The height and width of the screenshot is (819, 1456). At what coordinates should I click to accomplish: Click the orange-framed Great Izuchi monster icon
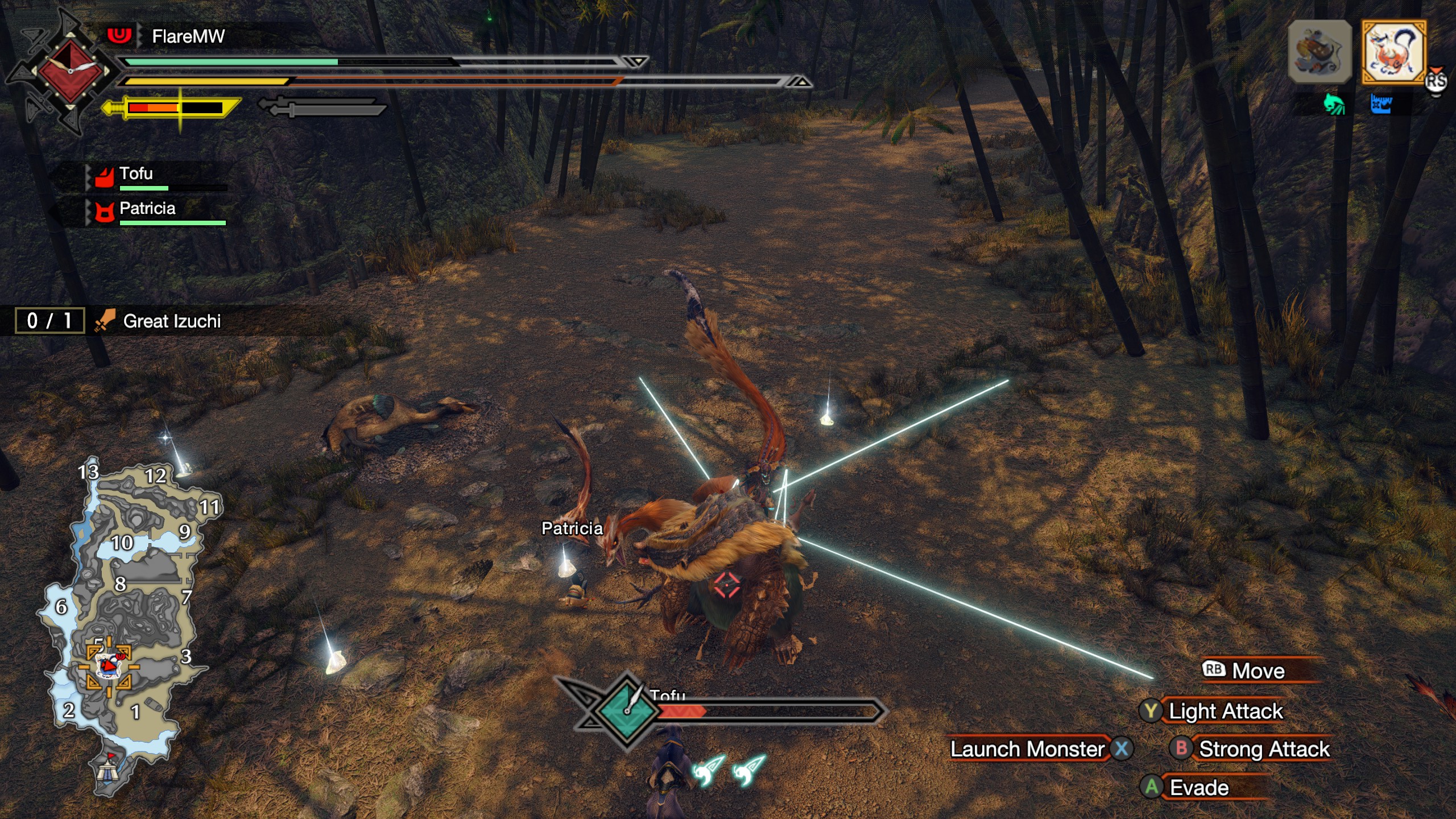[1393, 53]
